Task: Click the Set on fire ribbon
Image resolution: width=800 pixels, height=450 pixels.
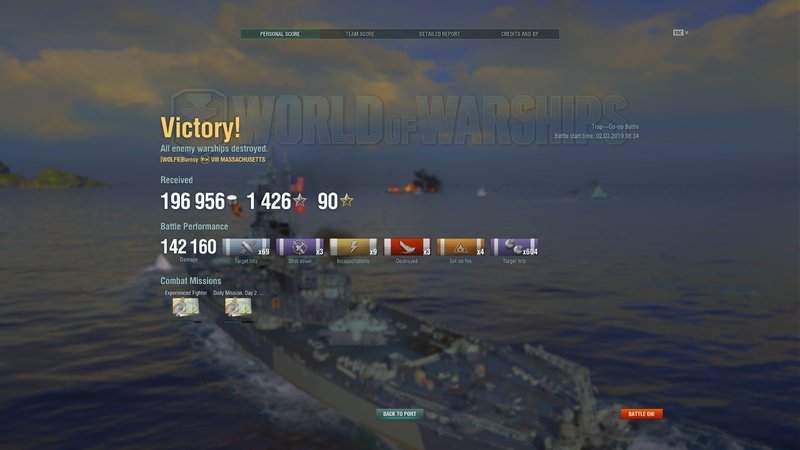Action: (461, 247)
